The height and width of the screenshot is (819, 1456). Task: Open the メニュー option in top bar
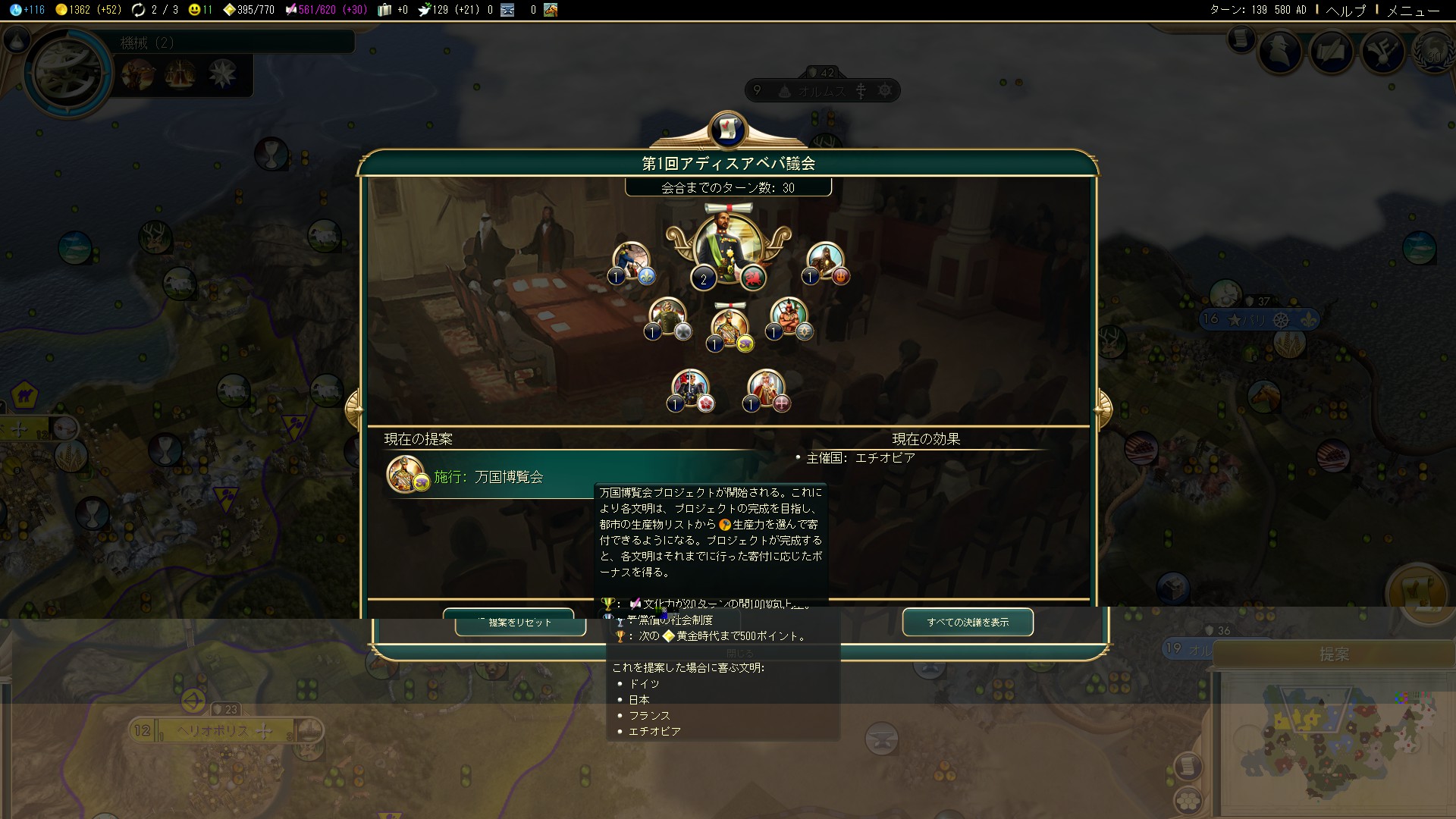point(1413,10)
